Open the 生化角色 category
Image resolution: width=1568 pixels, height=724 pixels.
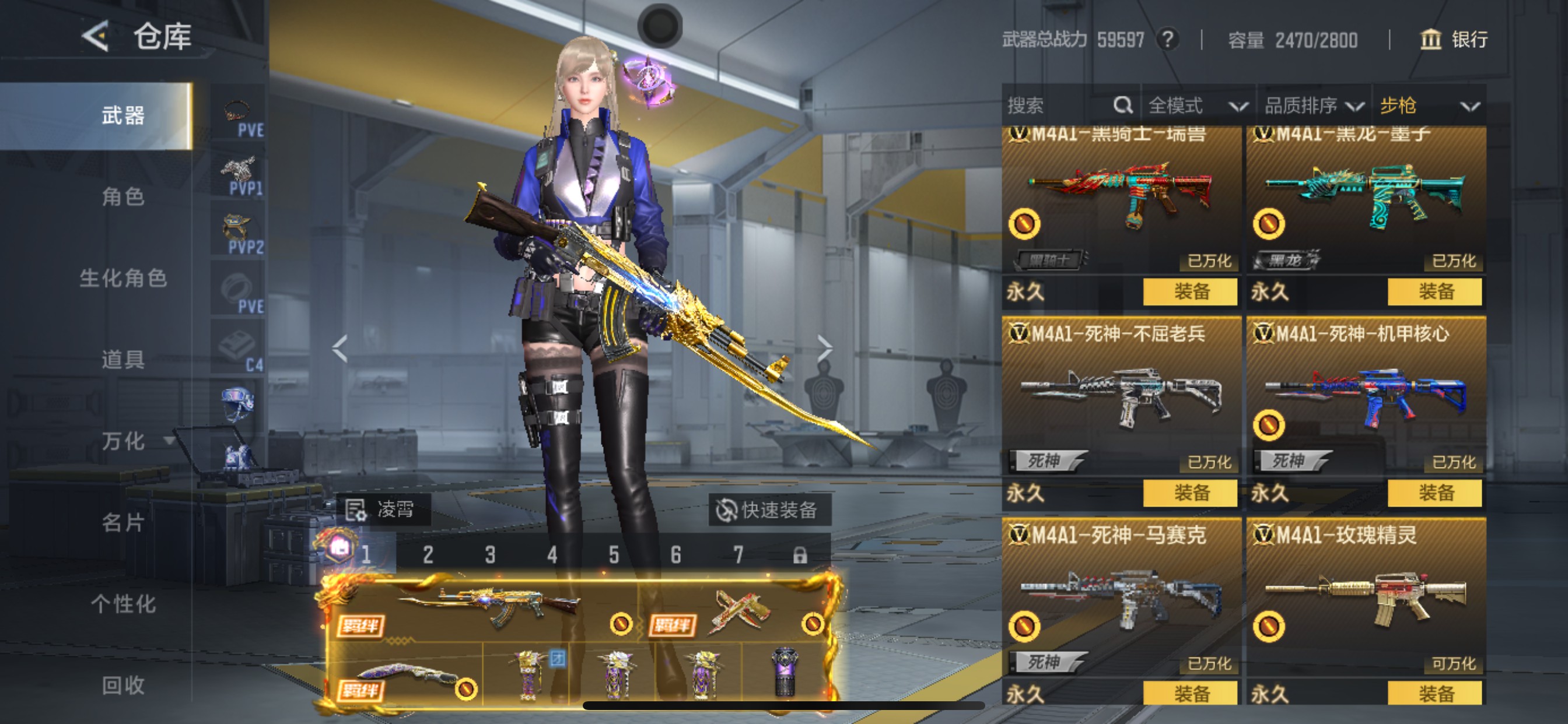tap(123, 278)
